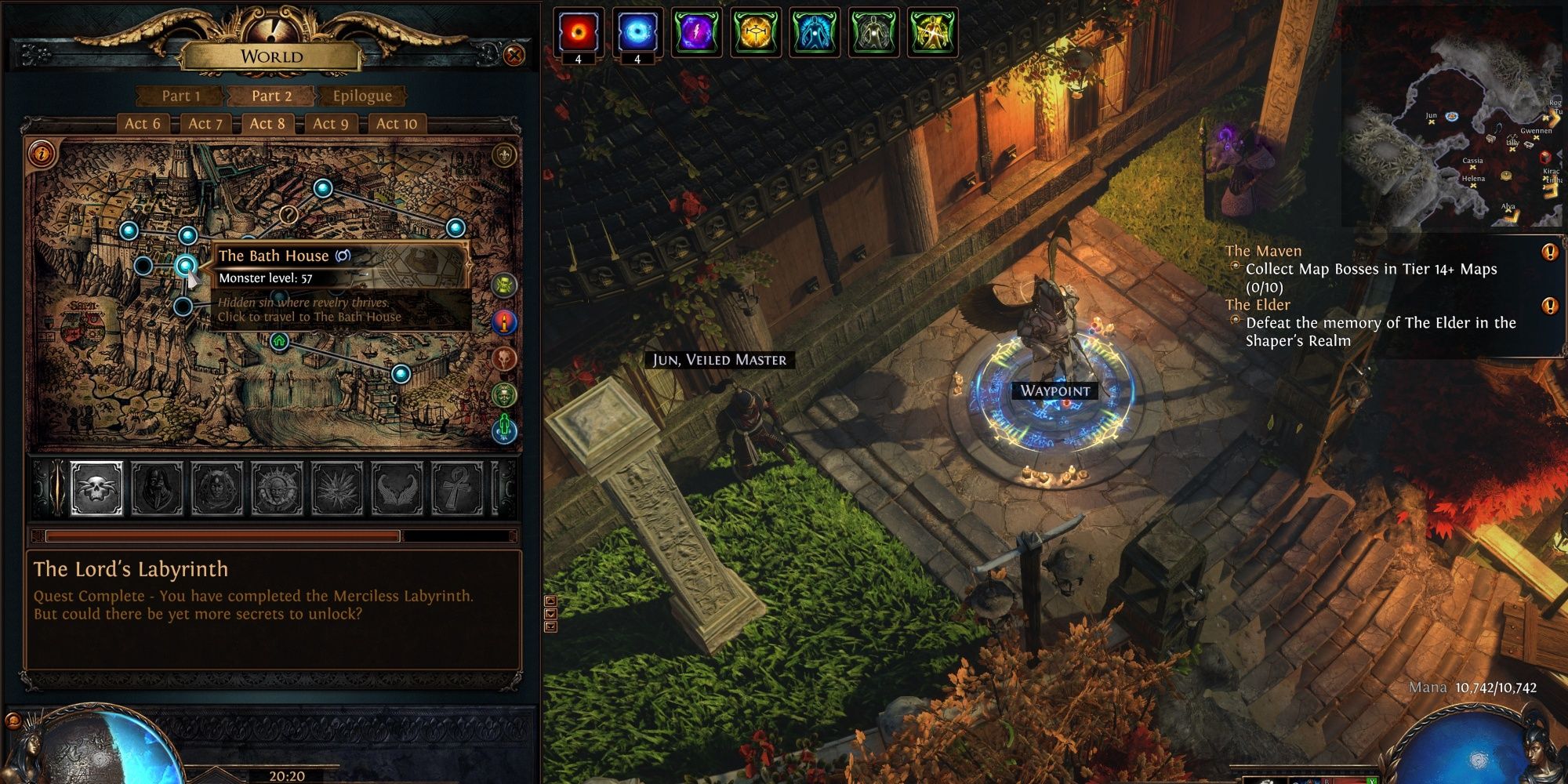The height and width of the screenshot is (784, 1568).
Task: Select The Maven quest tracker entry
Action: (x=1263, y=251)
